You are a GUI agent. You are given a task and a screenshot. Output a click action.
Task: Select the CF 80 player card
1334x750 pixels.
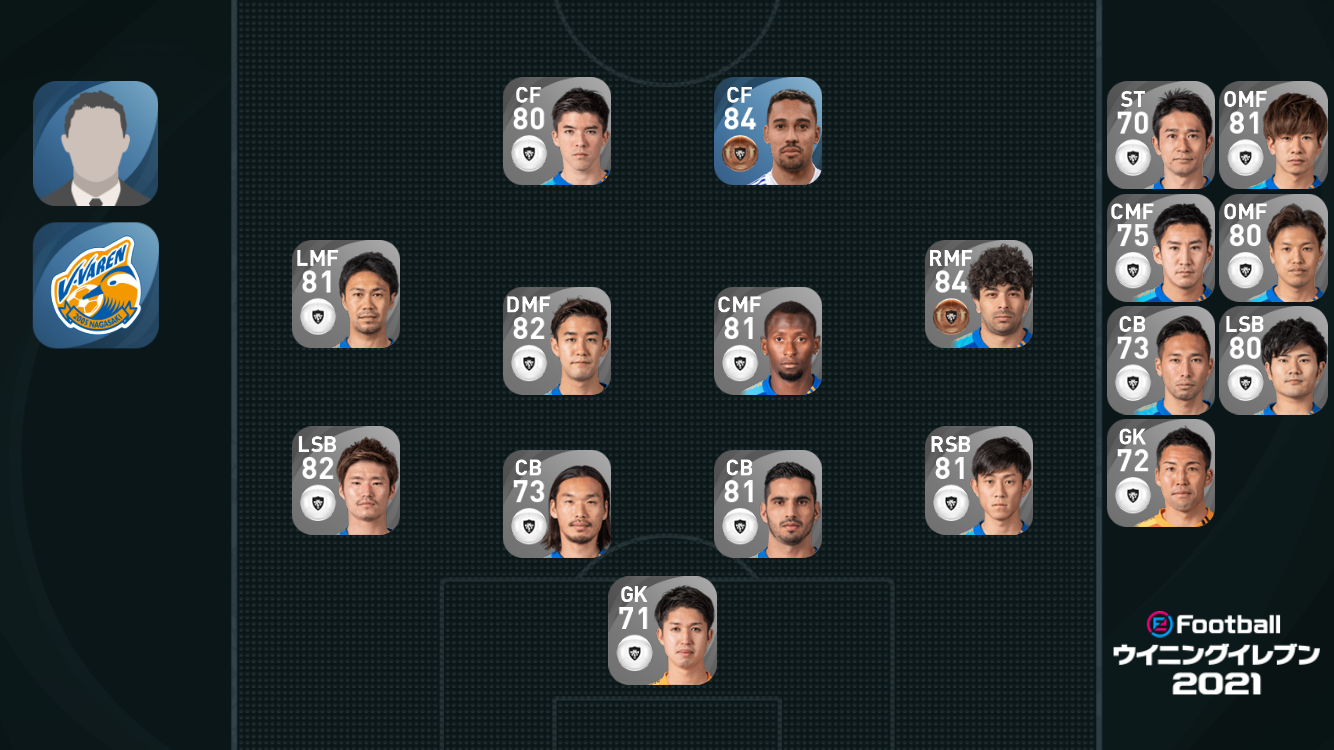(557, 131)
